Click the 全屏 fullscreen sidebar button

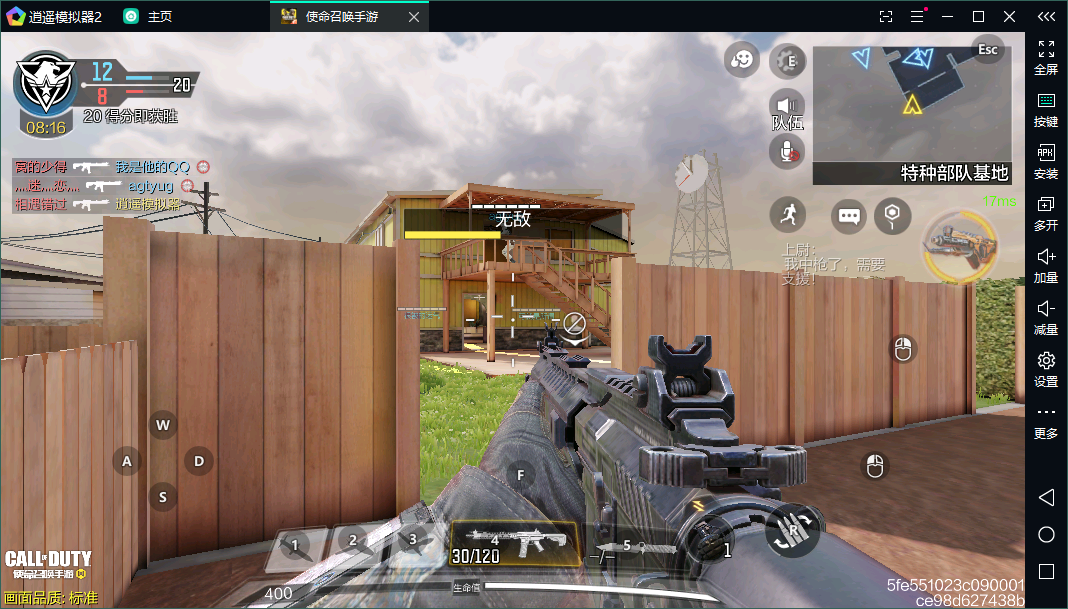[1046, 57]
